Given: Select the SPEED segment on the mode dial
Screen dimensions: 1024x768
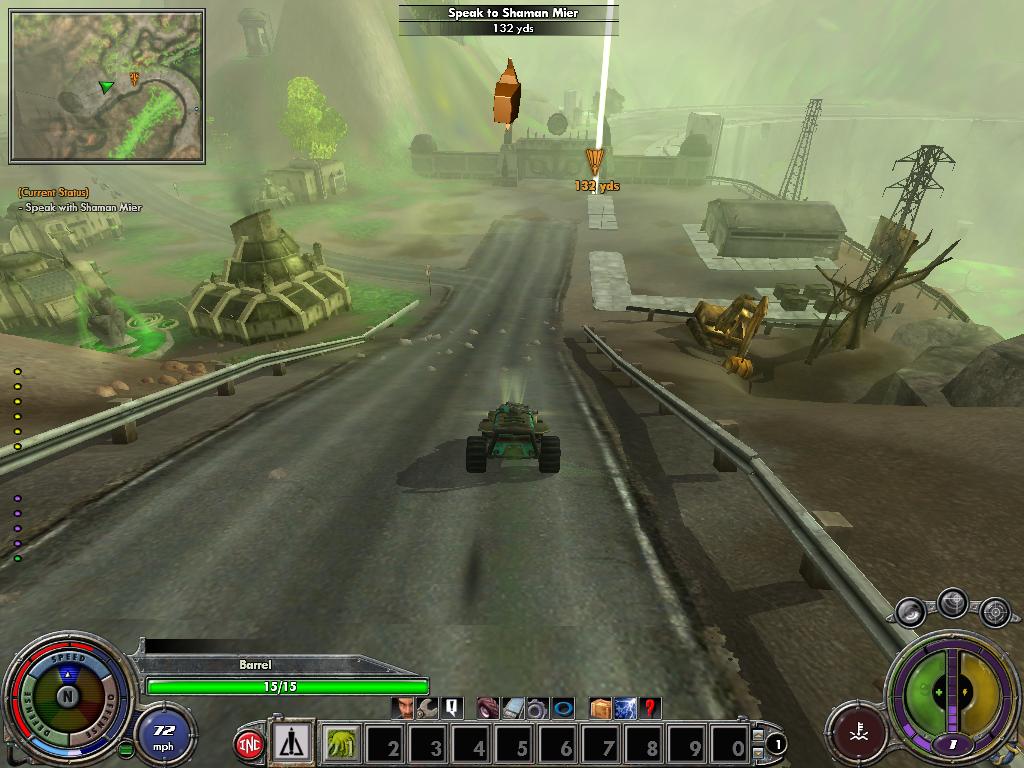Looking at the screenshot, I should click(66, 658).
